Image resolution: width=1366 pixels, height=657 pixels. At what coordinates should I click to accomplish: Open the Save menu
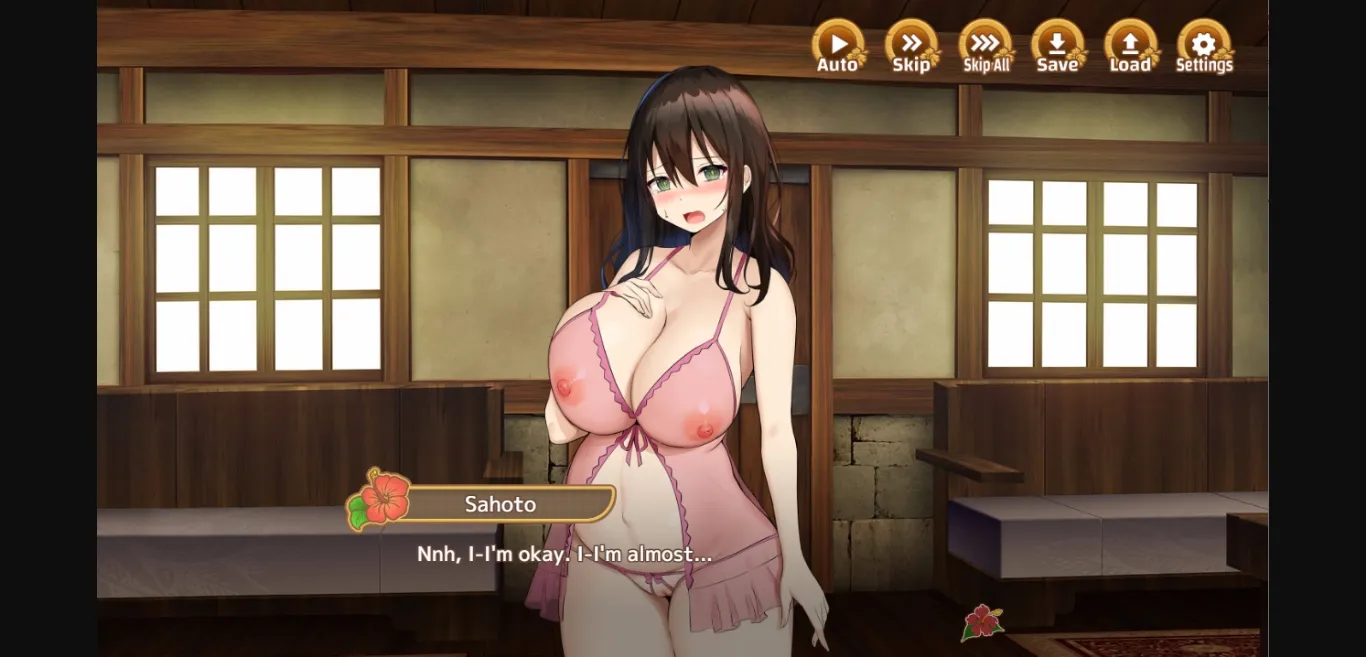tap(1057, 45)
